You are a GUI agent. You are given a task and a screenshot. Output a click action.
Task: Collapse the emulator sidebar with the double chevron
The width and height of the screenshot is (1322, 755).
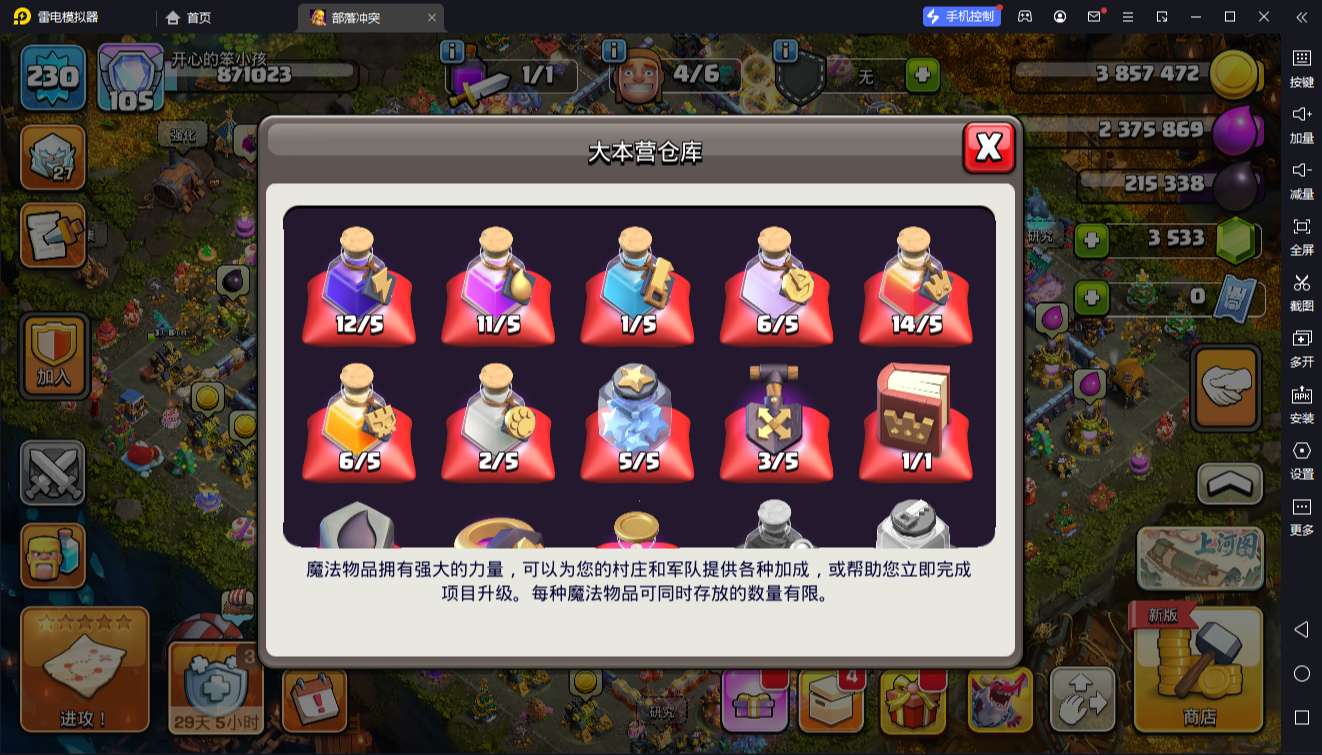click(1300, 17)
